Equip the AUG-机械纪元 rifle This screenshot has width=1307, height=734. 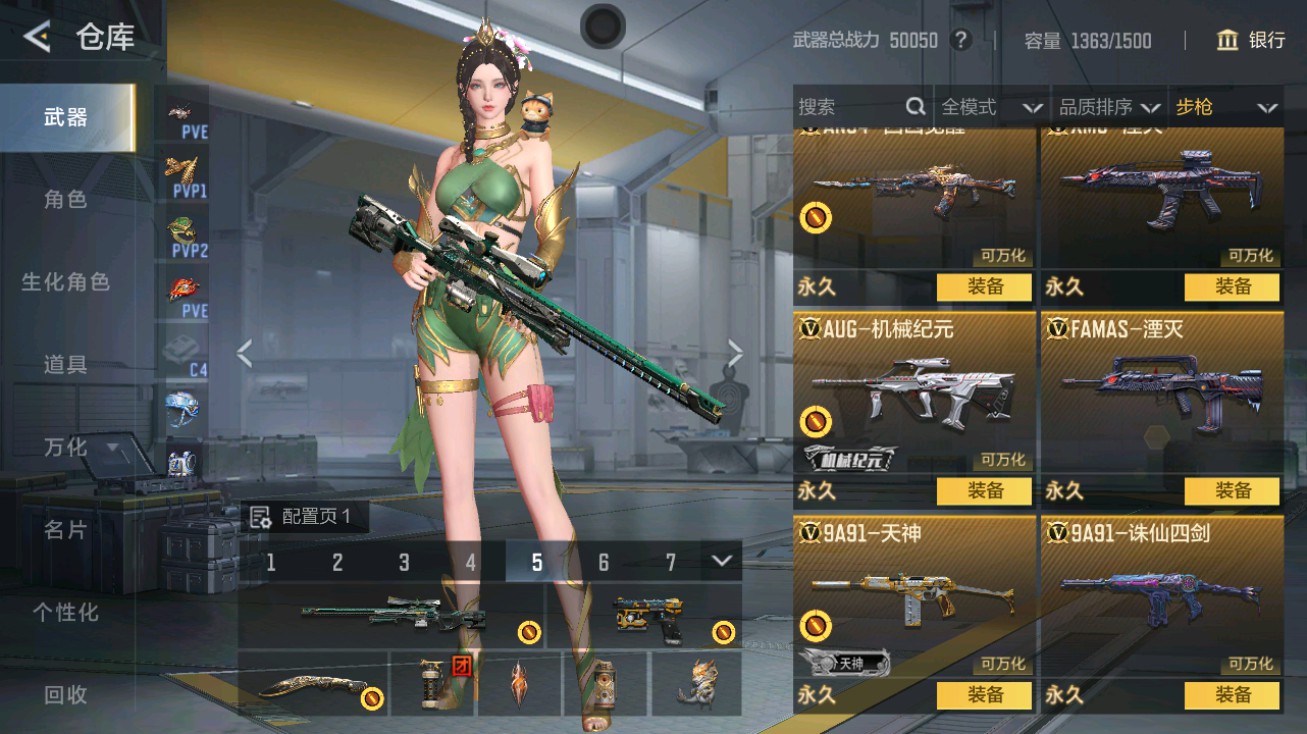tap(984, 491)
